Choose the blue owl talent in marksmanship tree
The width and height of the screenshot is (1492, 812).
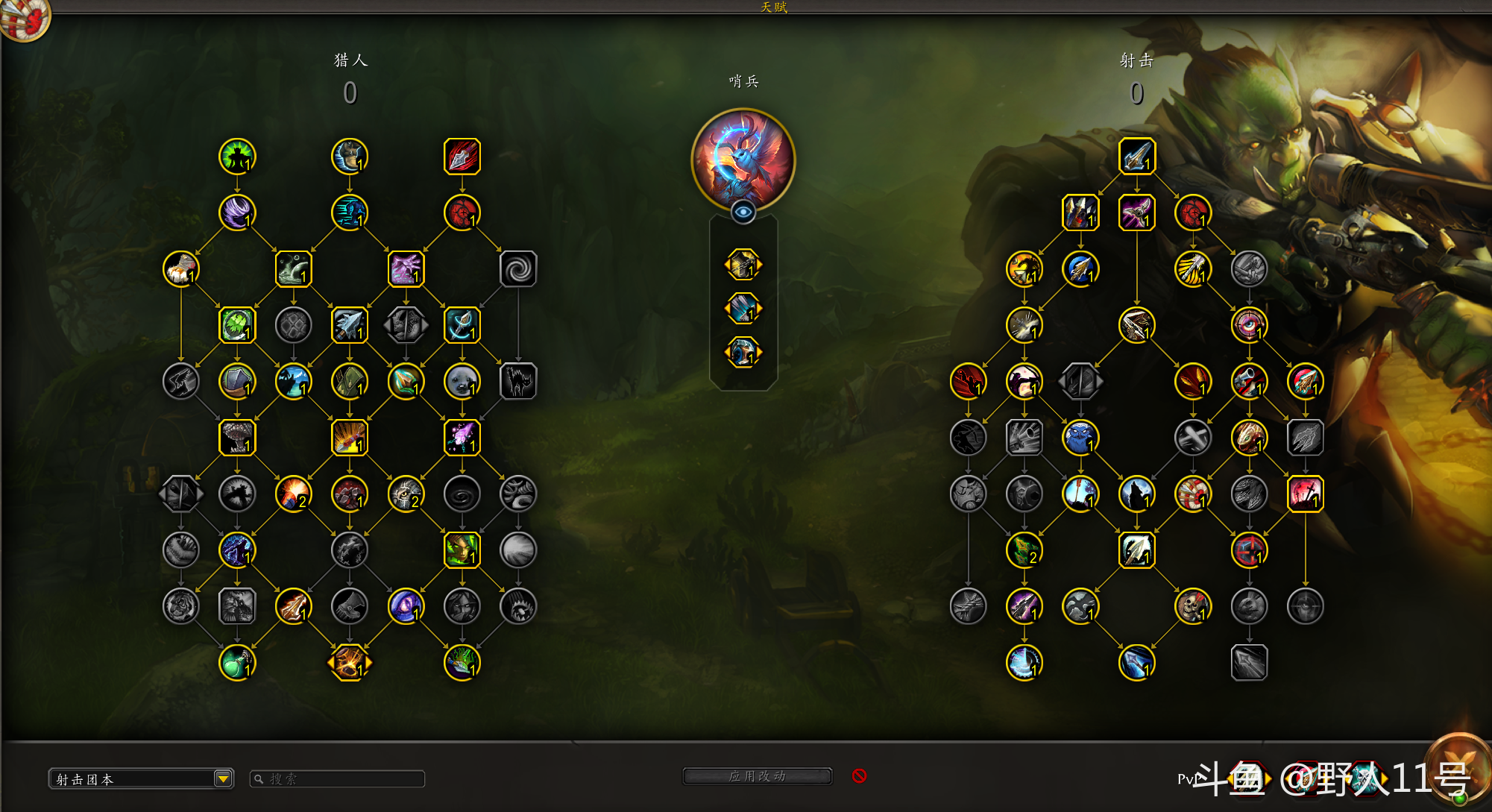[x=1080, y=438]
